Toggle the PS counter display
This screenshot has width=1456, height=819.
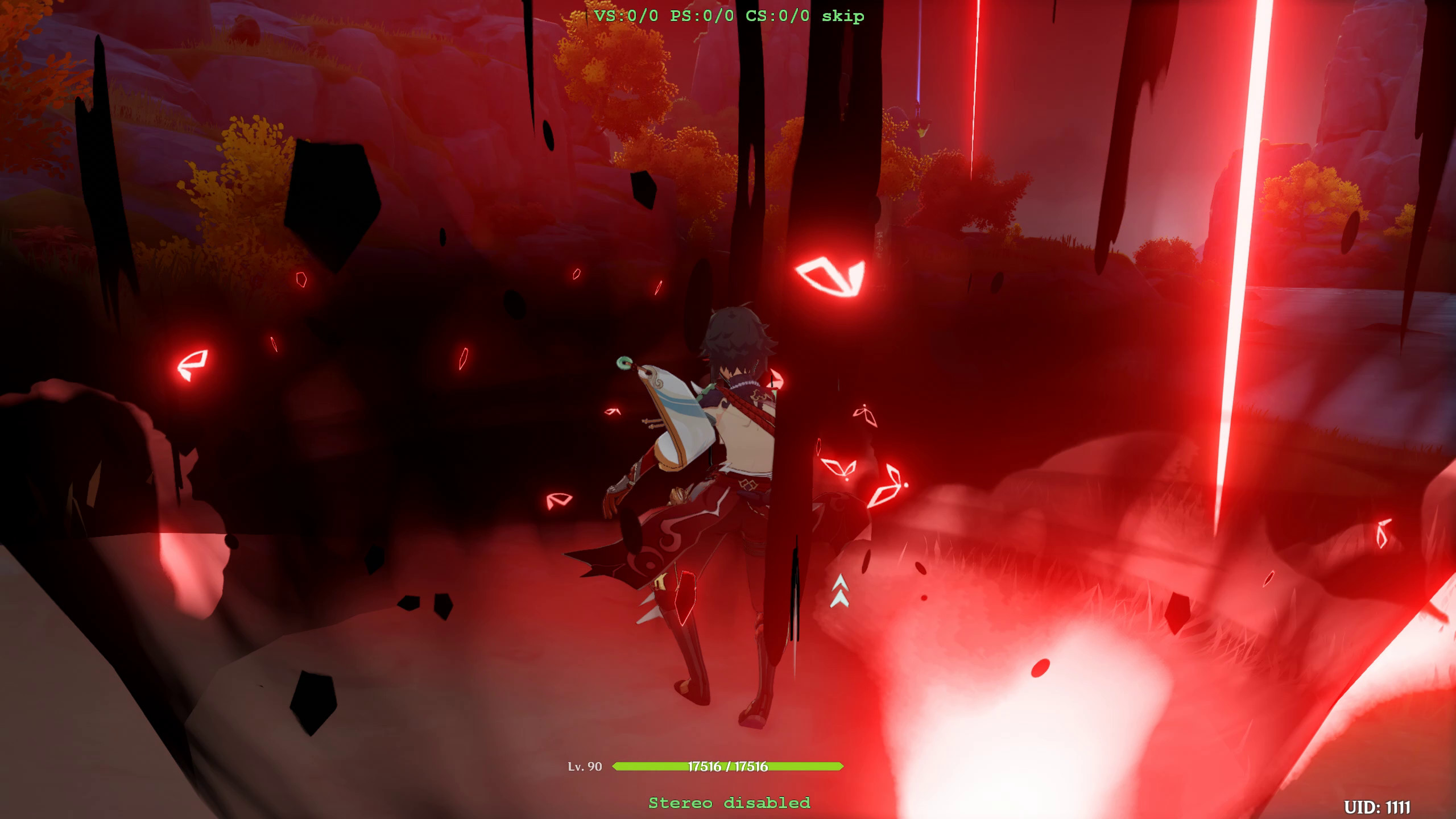coord(701,16)
